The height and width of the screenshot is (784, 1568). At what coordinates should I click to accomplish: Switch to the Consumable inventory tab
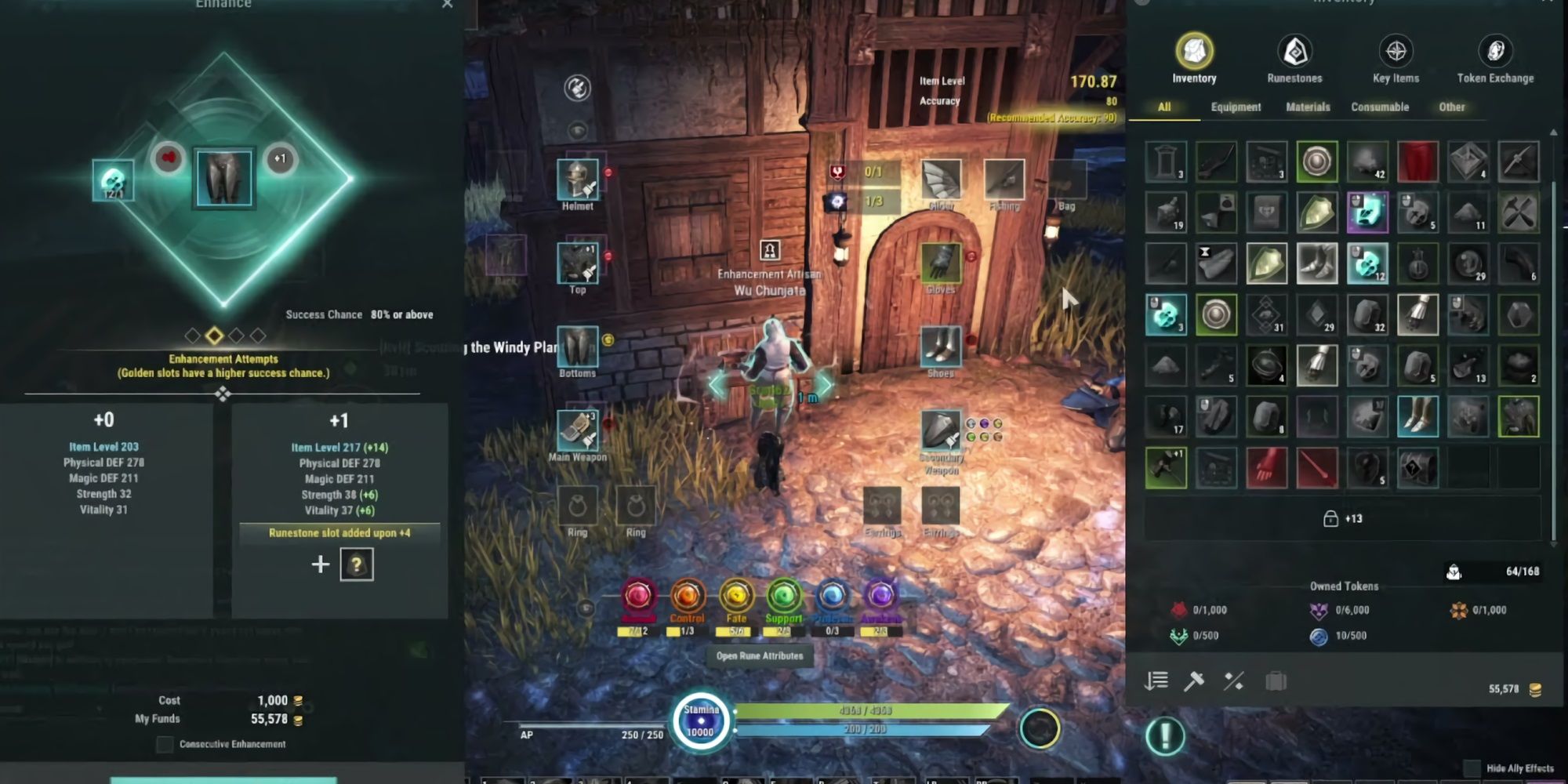(1380, 107)
